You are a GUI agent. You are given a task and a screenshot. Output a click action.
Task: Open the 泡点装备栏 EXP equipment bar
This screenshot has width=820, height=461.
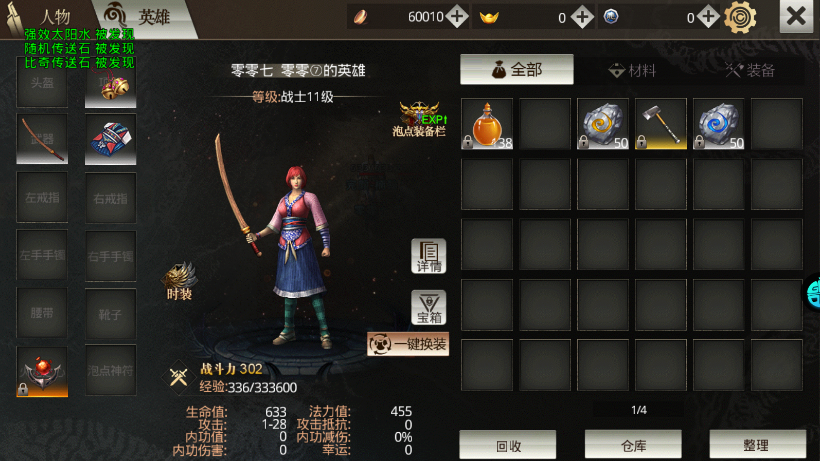pyautogui.click(x=421, y=119)
